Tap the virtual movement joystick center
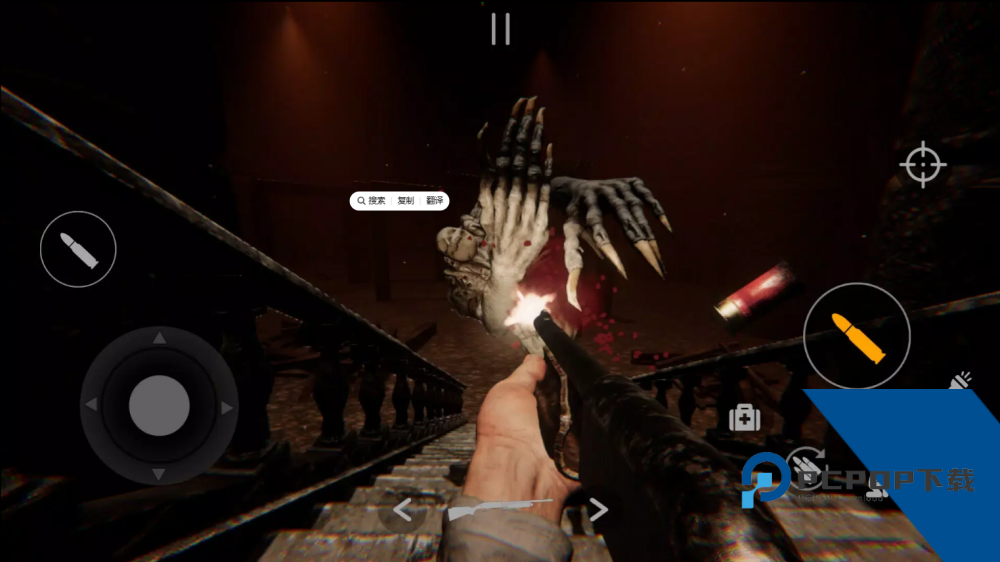1000x562 pixels. (x=159, y=406)
